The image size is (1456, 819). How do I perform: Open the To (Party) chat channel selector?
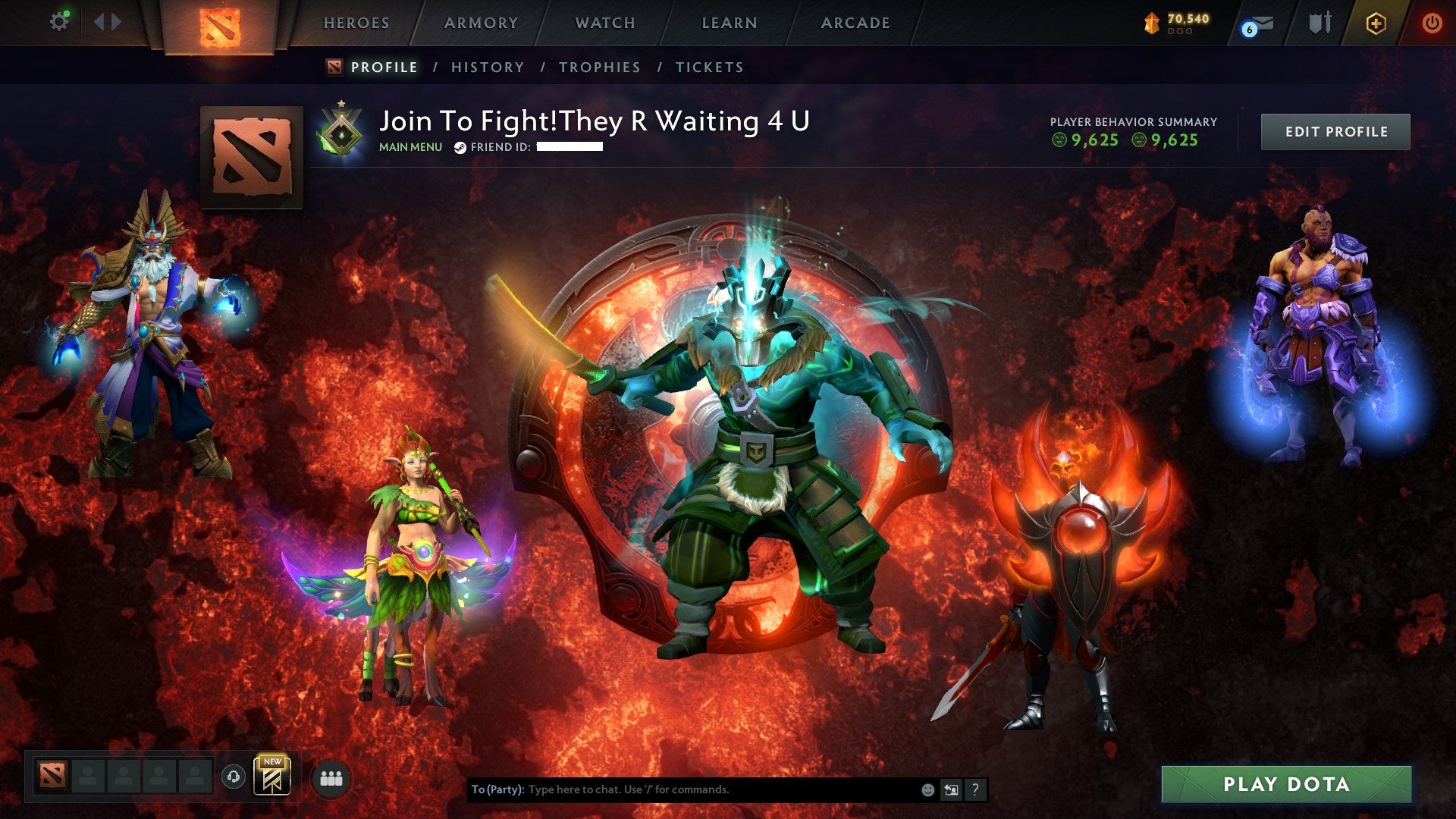point(497,789)
